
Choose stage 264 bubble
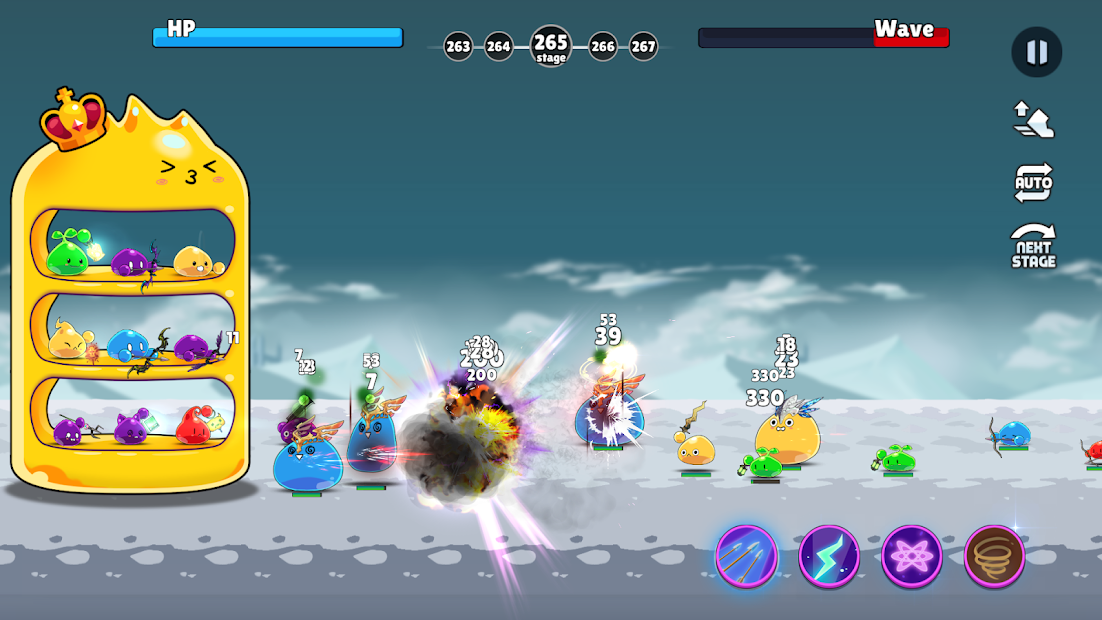[498, 46]
